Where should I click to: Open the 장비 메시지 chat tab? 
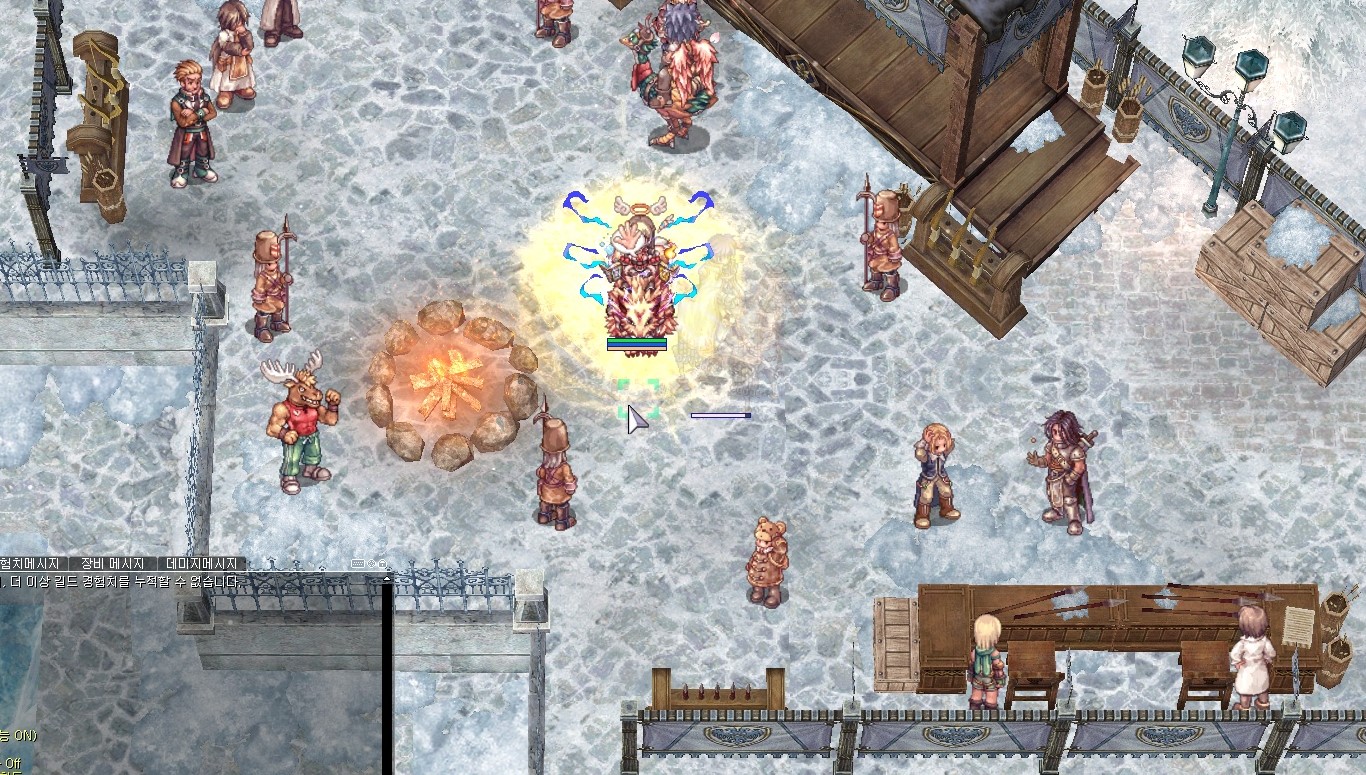pyautogui.click(x=112, y=564)
